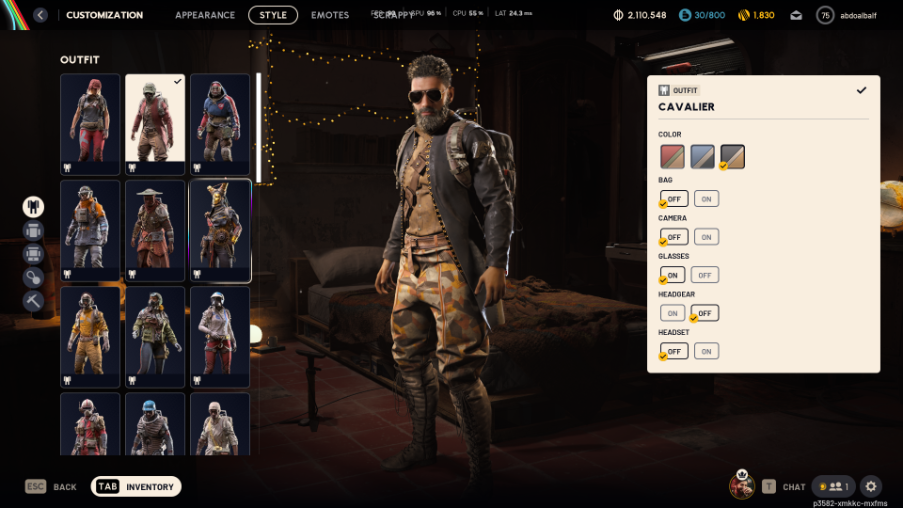Turn the Headset on
Viewport: 903px width, 508px height.
tap(706, 351)
